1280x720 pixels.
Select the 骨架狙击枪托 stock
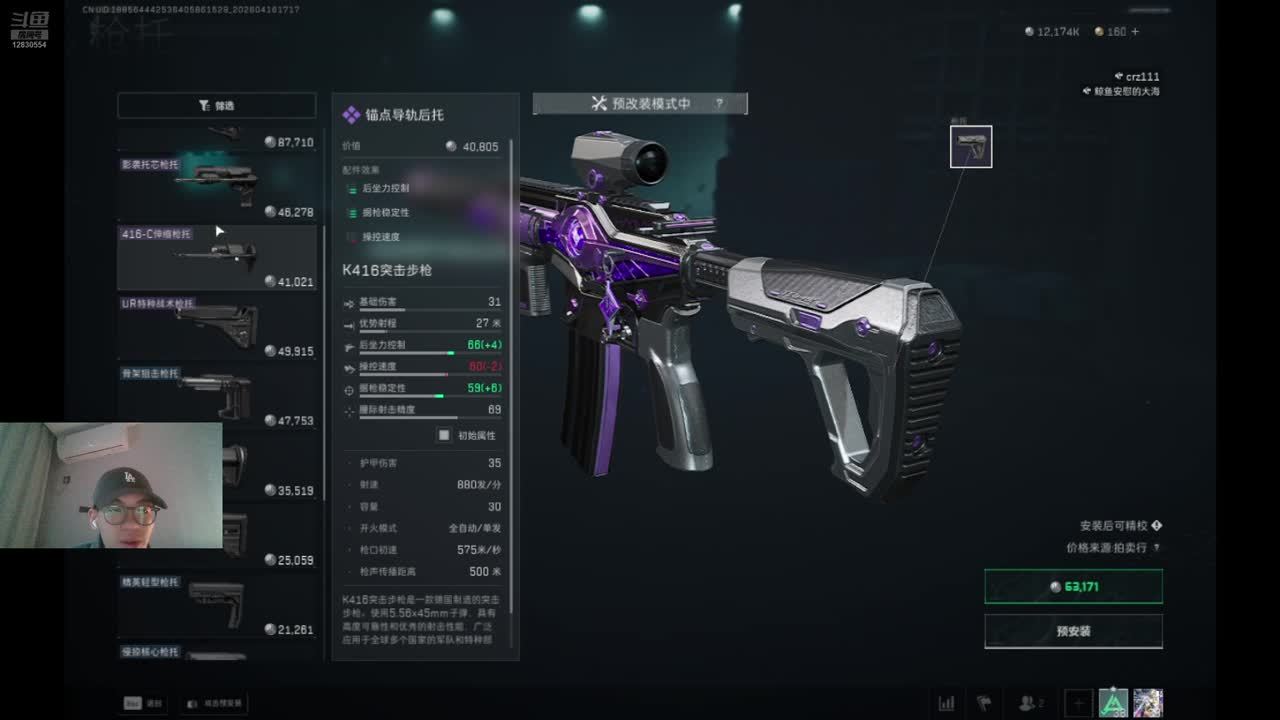click(x=217, y=396)
